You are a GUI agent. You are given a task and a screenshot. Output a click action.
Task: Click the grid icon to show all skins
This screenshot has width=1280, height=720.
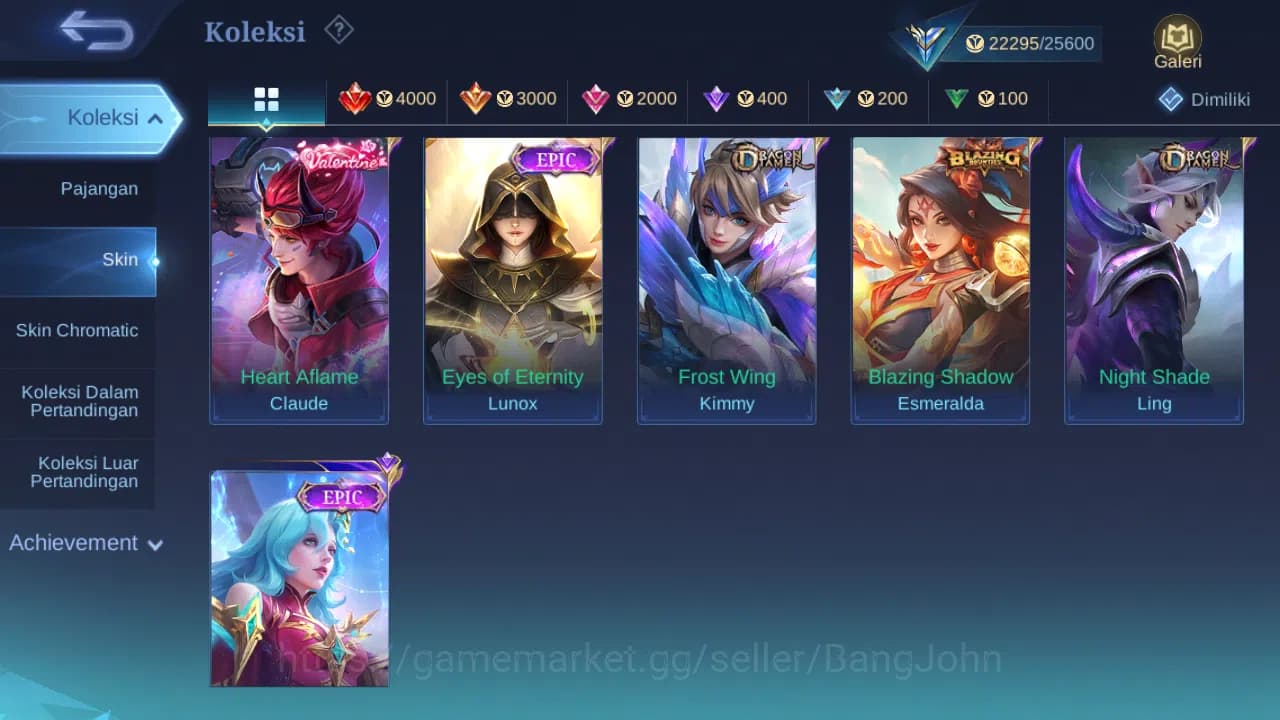265,99
